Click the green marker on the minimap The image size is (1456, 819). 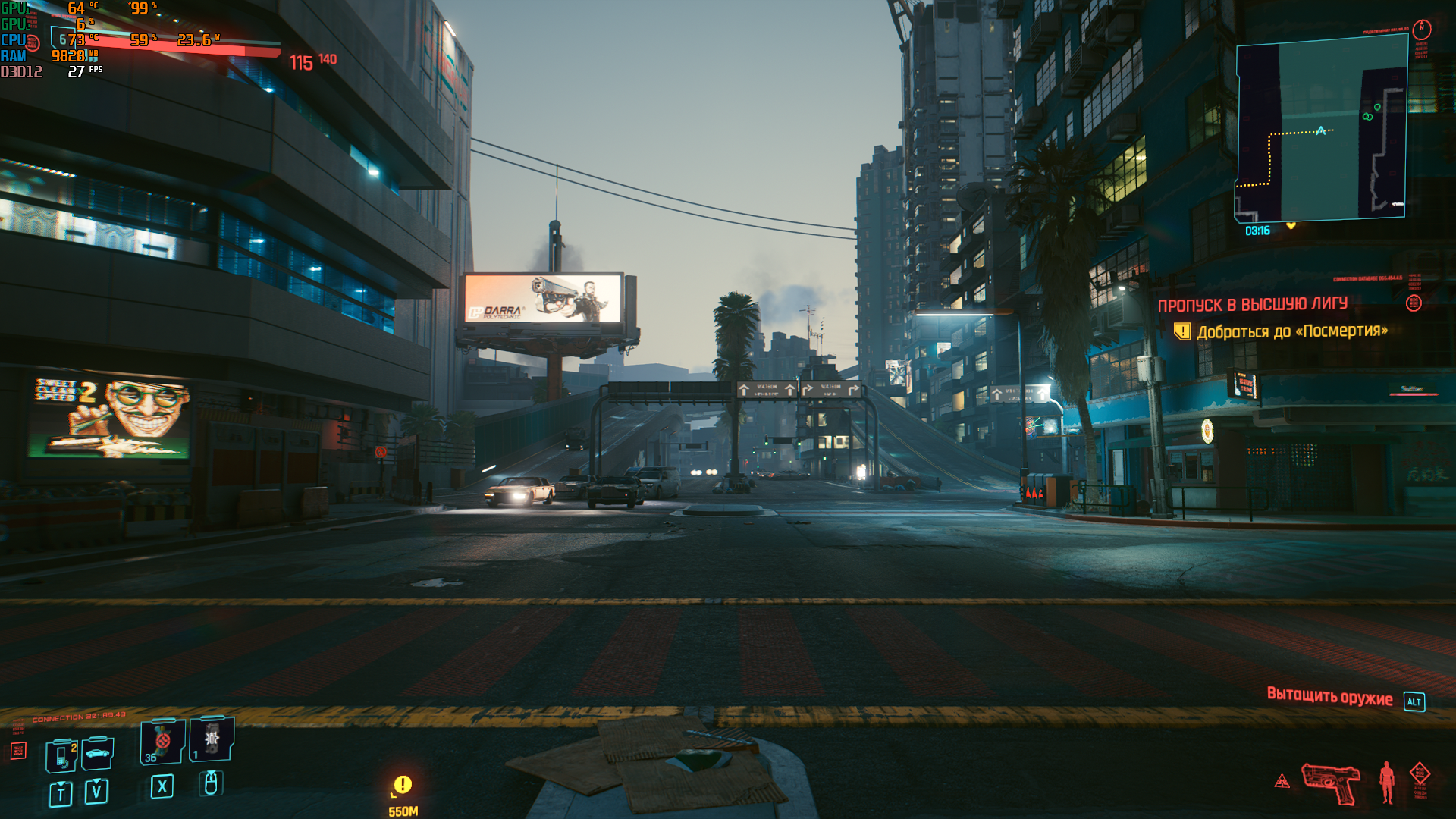click(1368, 116)
